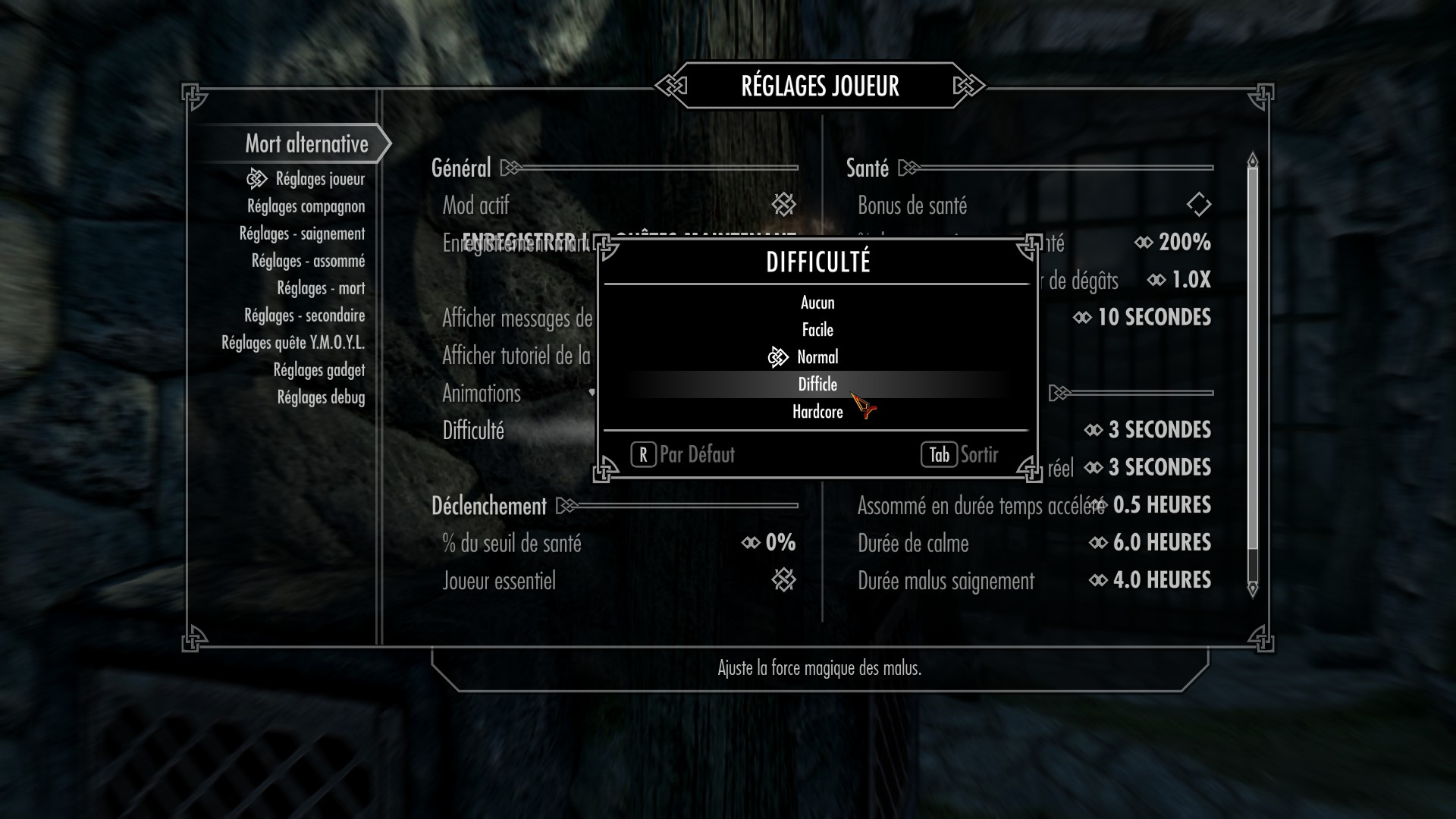Pick the Normal difficulty entry
Image resolution: width=1456 pixels, height=819 pixels.
pos(817,357)
